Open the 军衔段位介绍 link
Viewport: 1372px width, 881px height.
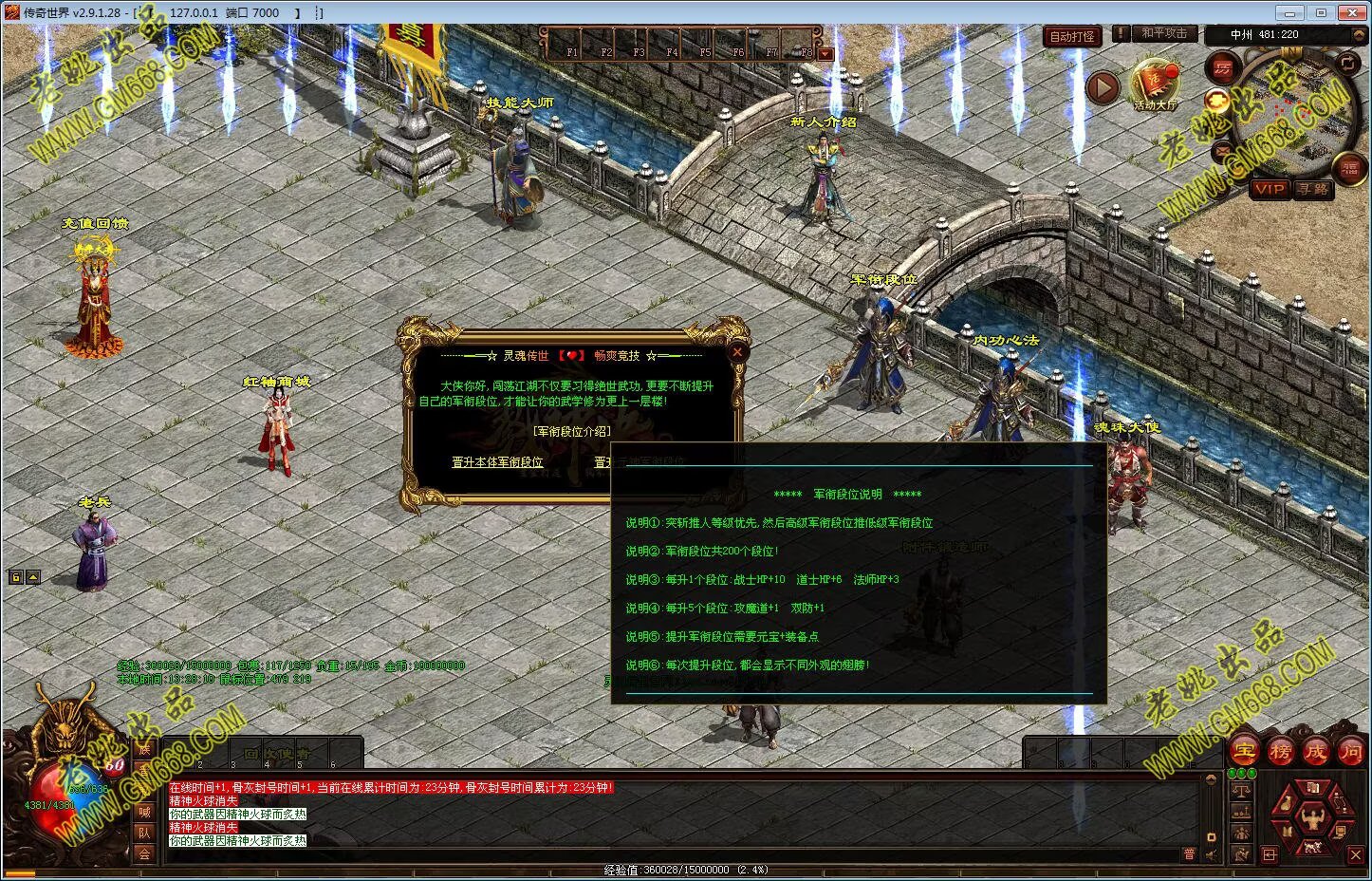pyautogui.click(x=571, y=431)
